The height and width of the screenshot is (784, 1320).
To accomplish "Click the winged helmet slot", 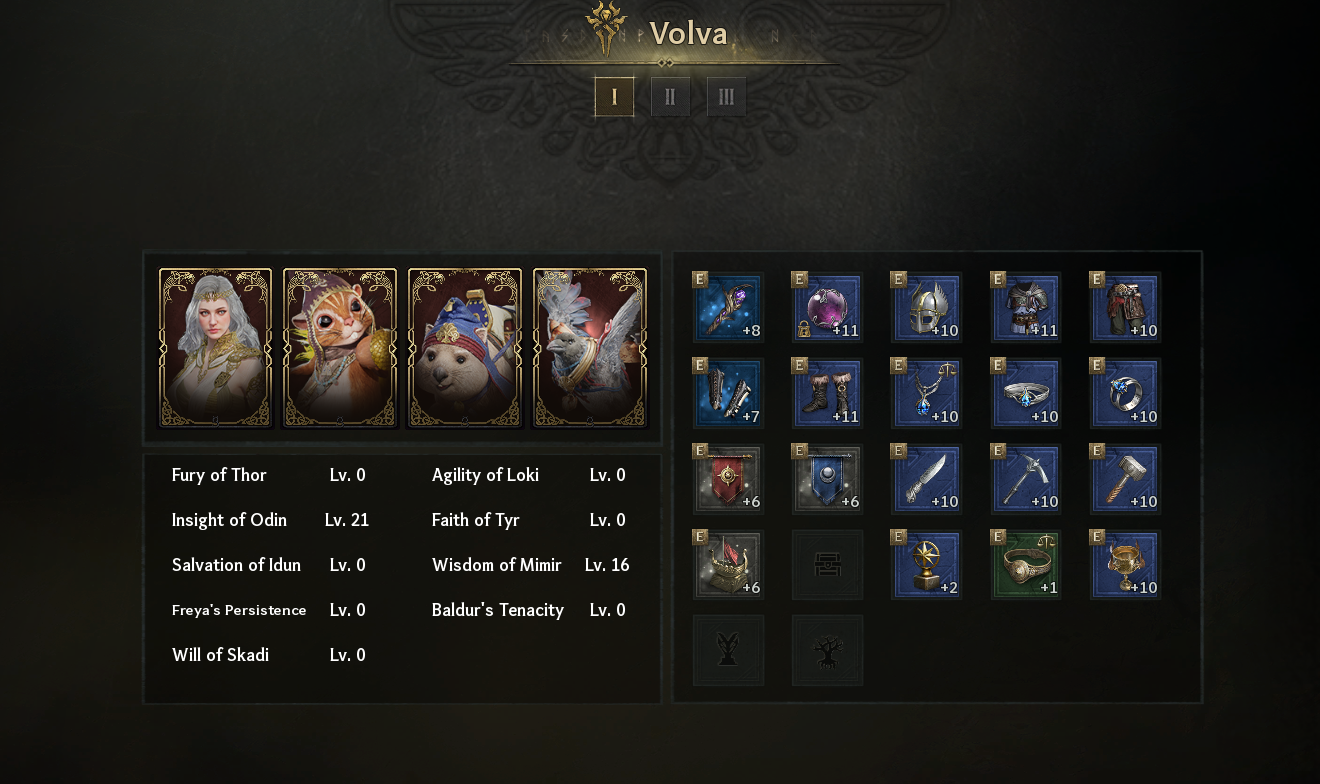I will 927,308.
